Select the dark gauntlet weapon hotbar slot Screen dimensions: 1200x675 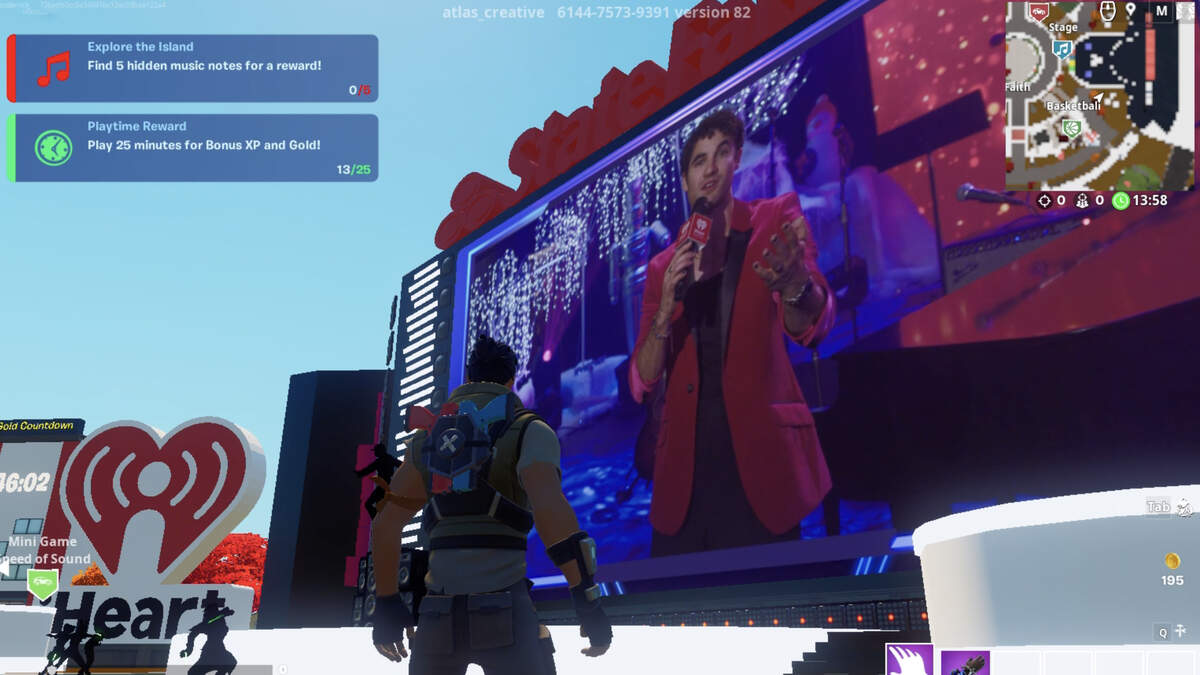[964, 663]
